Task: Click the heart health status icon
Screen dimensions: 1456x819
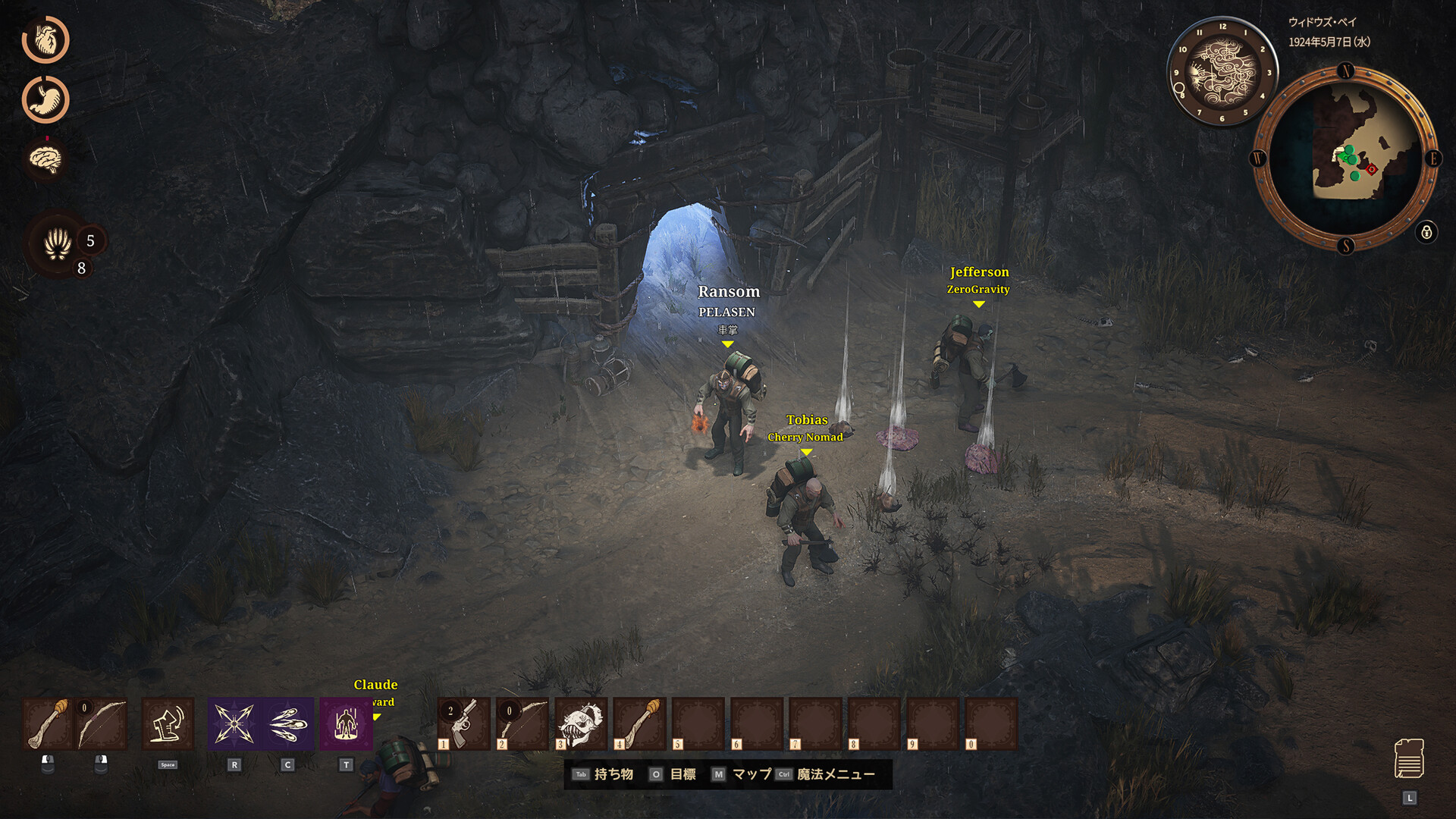Action: coord(45,40)
